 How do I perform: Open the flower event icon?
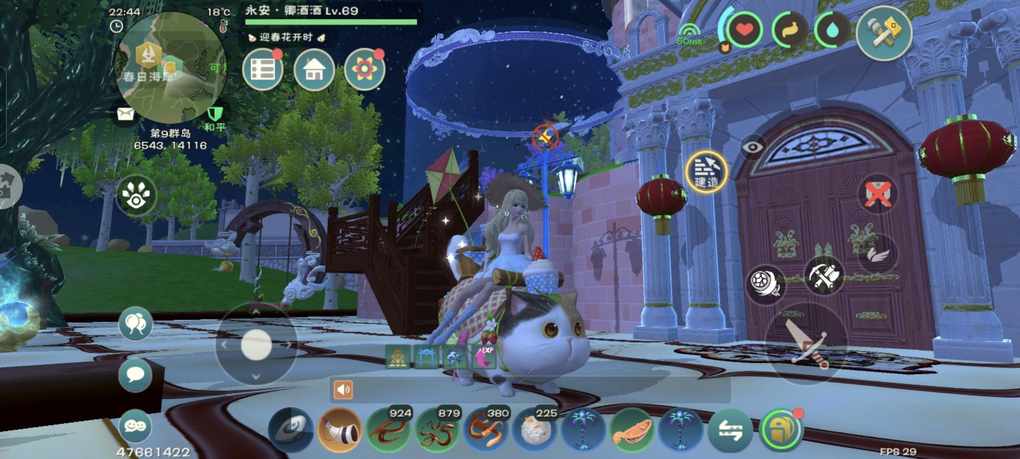(365, 69)
